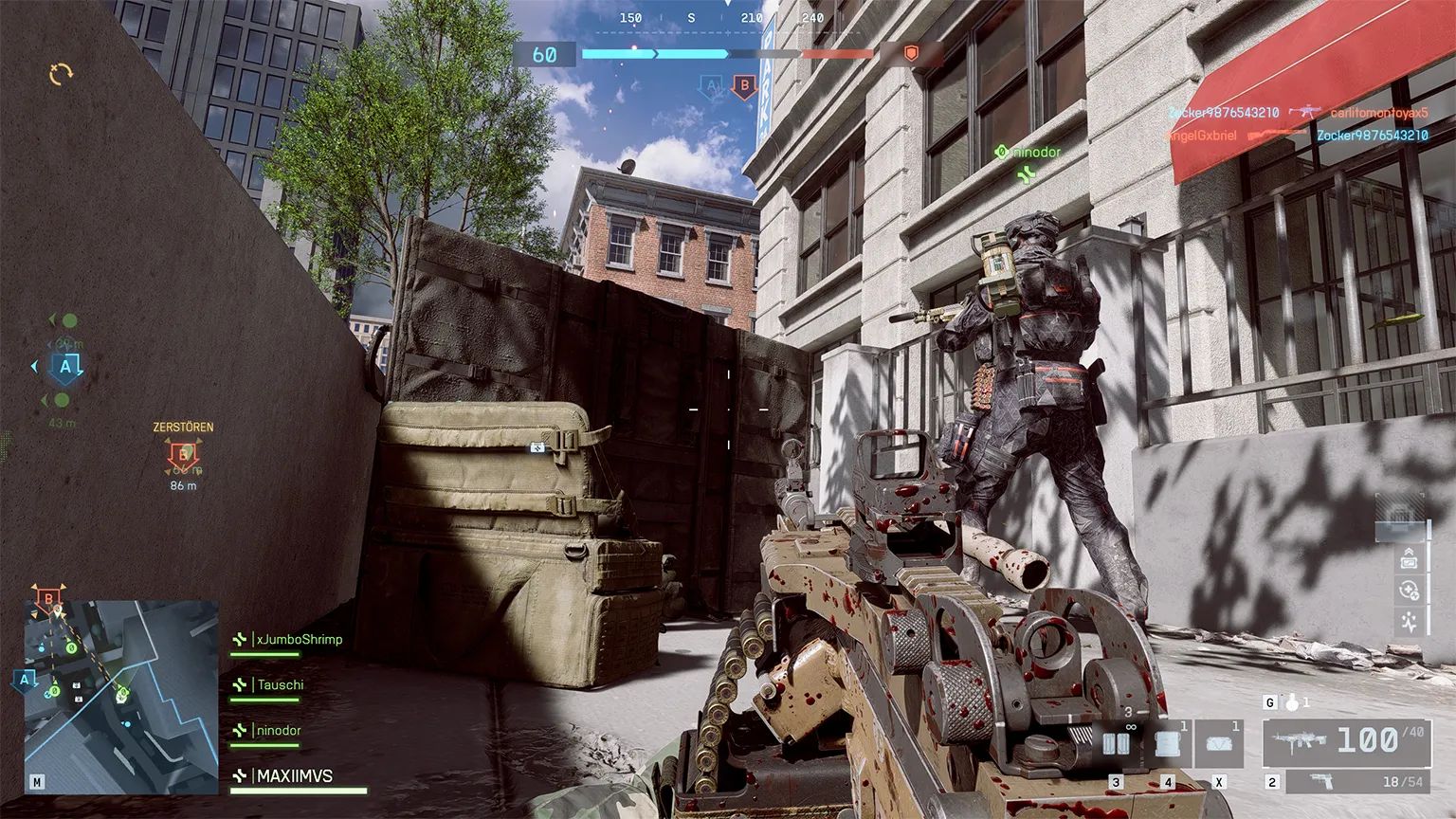This screenshot has width=1456, height=819.
Task: Click the blue team ticket progress bar
Action: (x=654, y=52)
